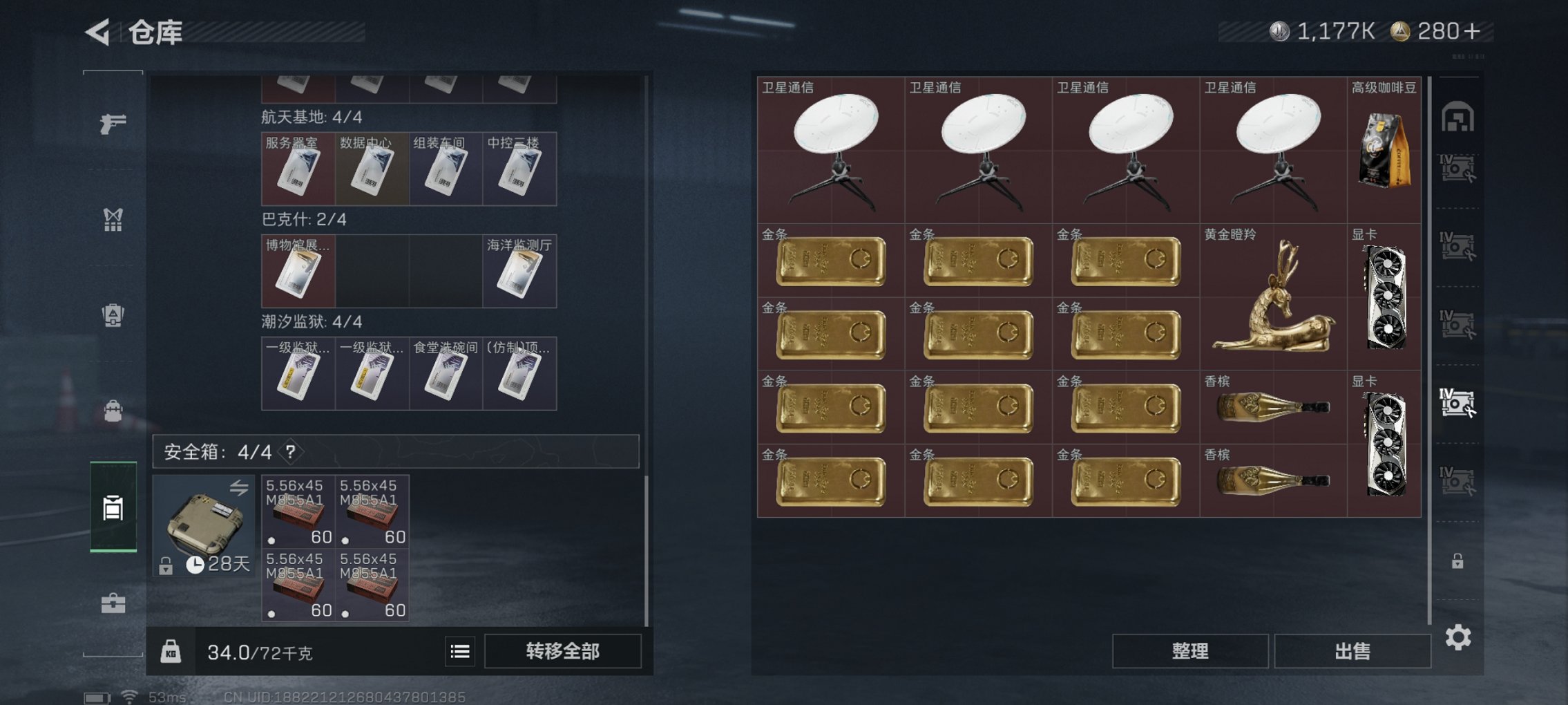Open the chest rig equipment category
This screenshot has width=1568, height=705.
coord(113,220)
